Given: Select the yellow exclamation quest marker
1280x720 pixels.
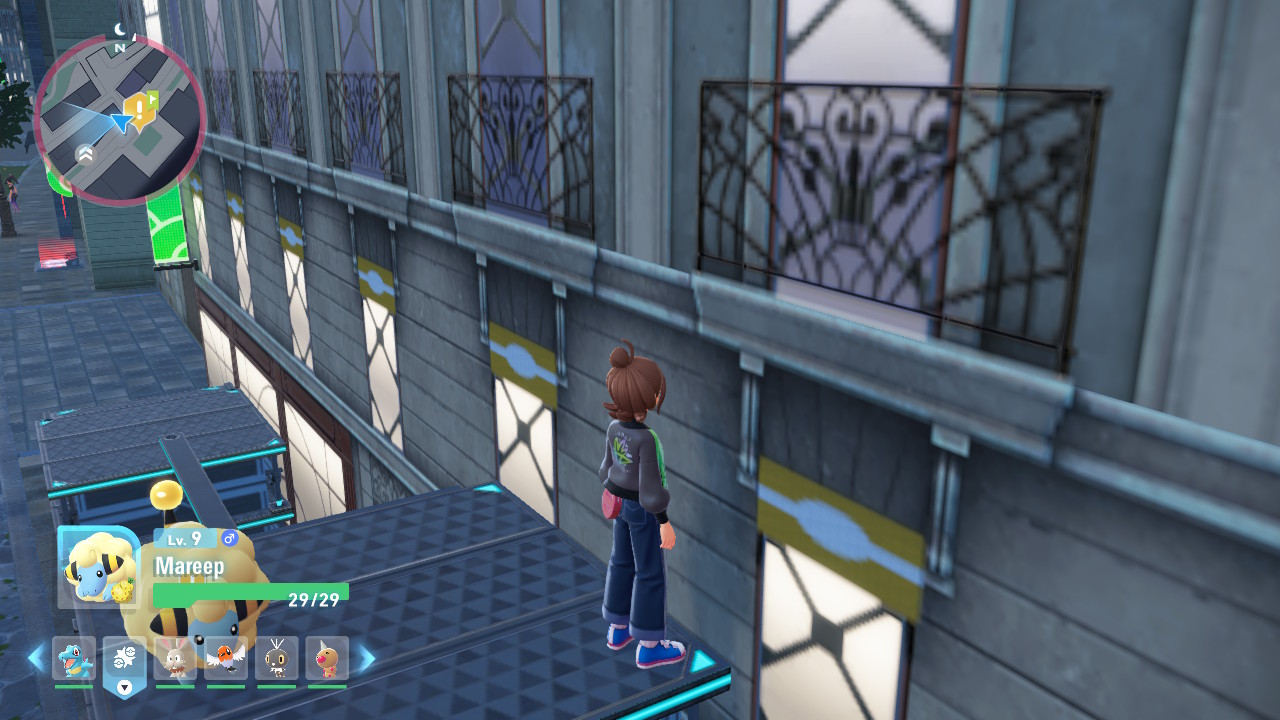Looking at the screenshot, I should 135,108.
